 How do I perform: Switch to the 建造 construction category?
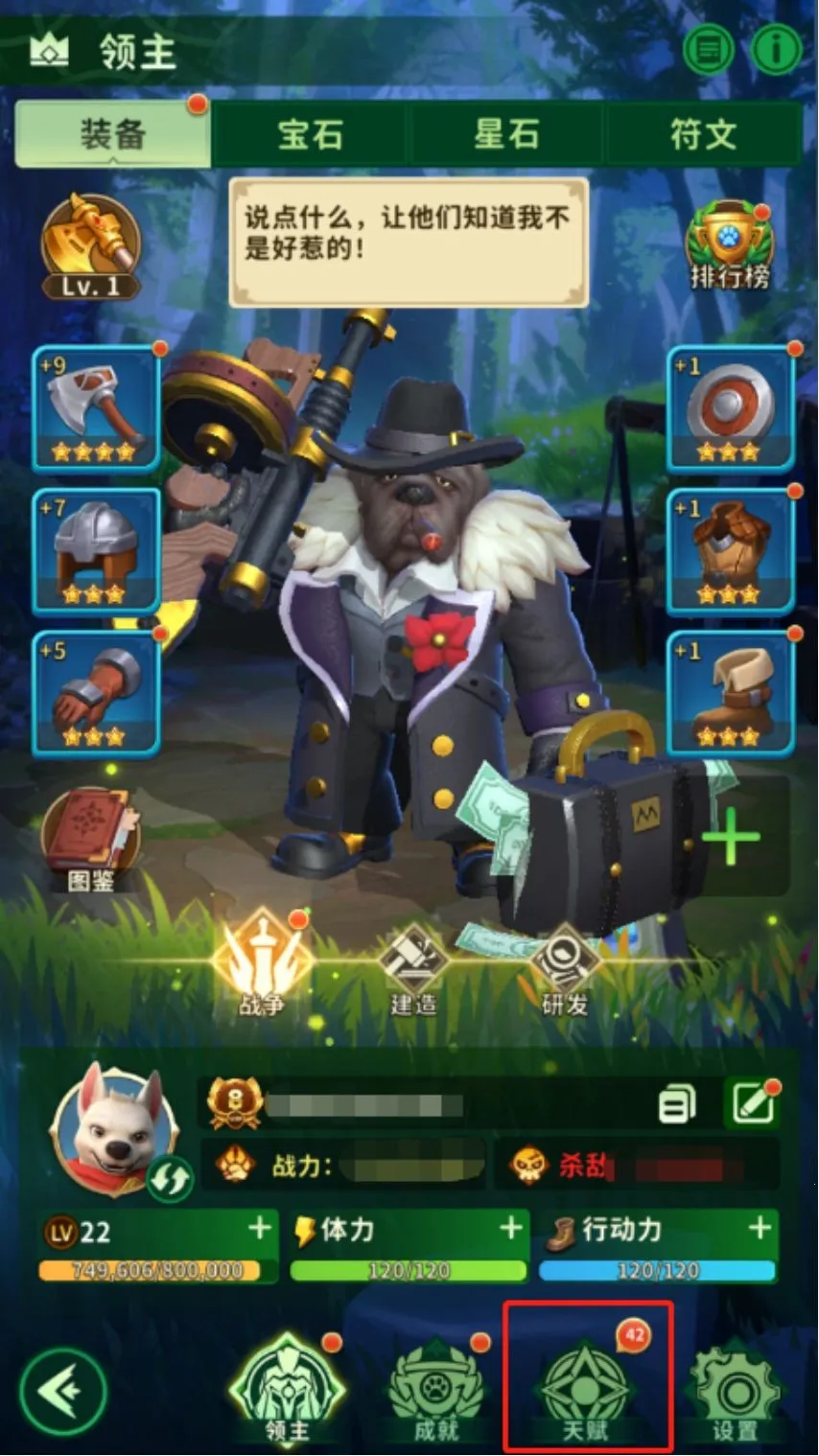click(414, 966)
